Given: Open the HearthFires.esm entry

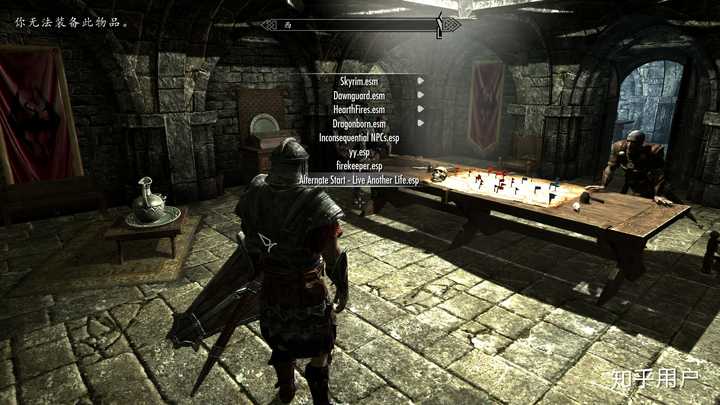Looking at the screenshot, I should tap(359, 108).
